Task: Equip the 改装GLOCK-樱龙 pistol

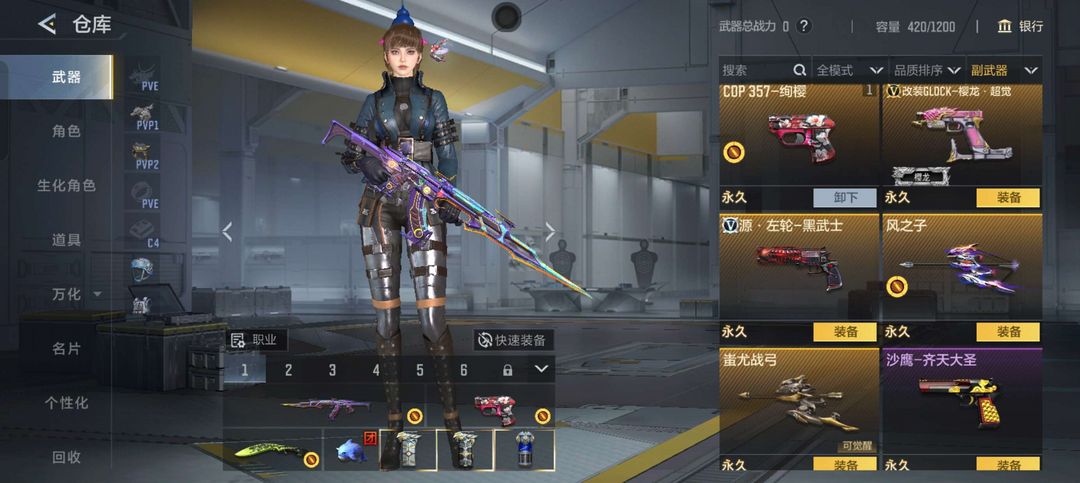Action: point(1008,198)
